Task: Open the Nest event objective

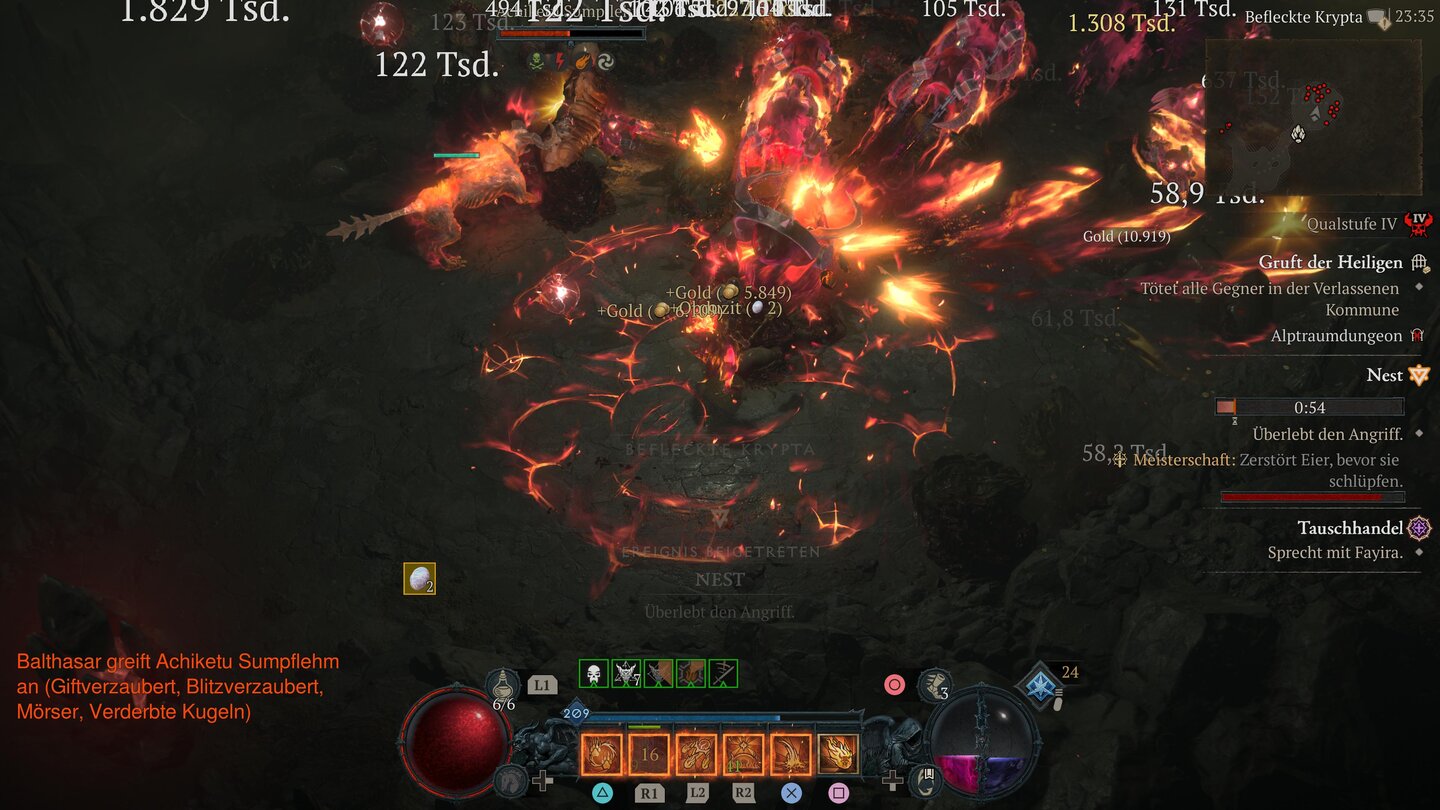Action: [1384, 375]
